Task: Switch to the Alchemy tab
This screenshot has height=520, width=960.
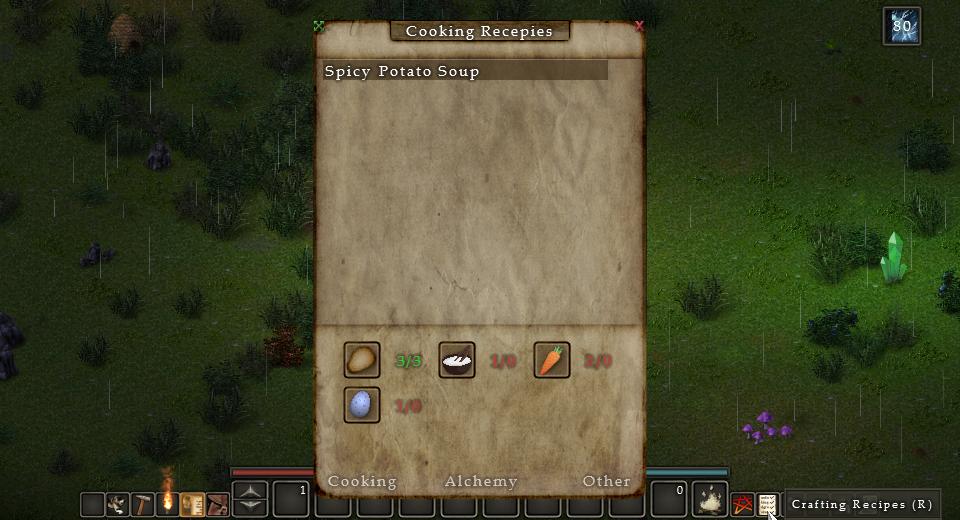Action: click(481, 481)
